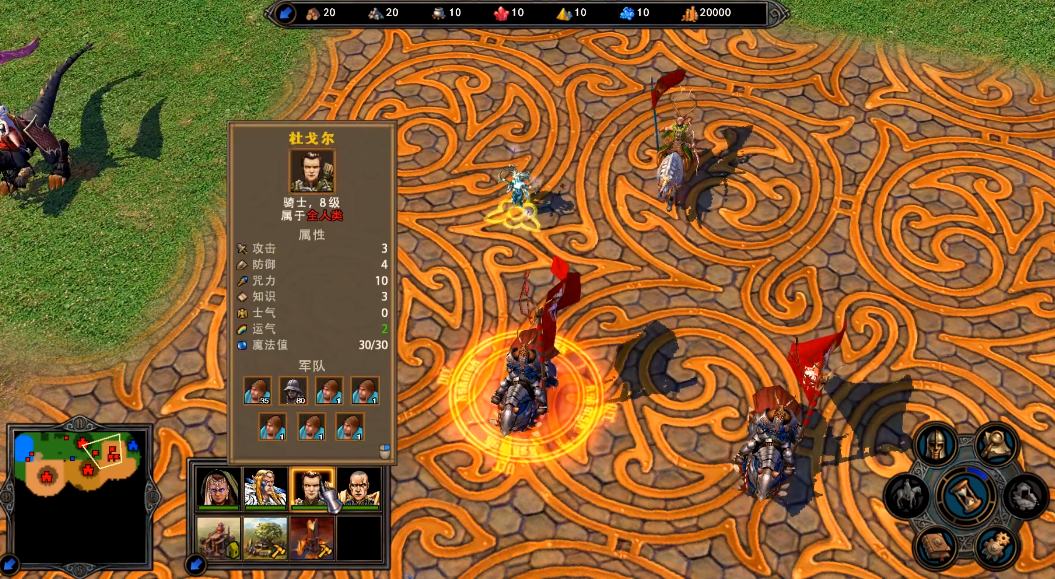Open the fiery tower town thumbnail
The image size is (1055, 579).
[312, 538]
